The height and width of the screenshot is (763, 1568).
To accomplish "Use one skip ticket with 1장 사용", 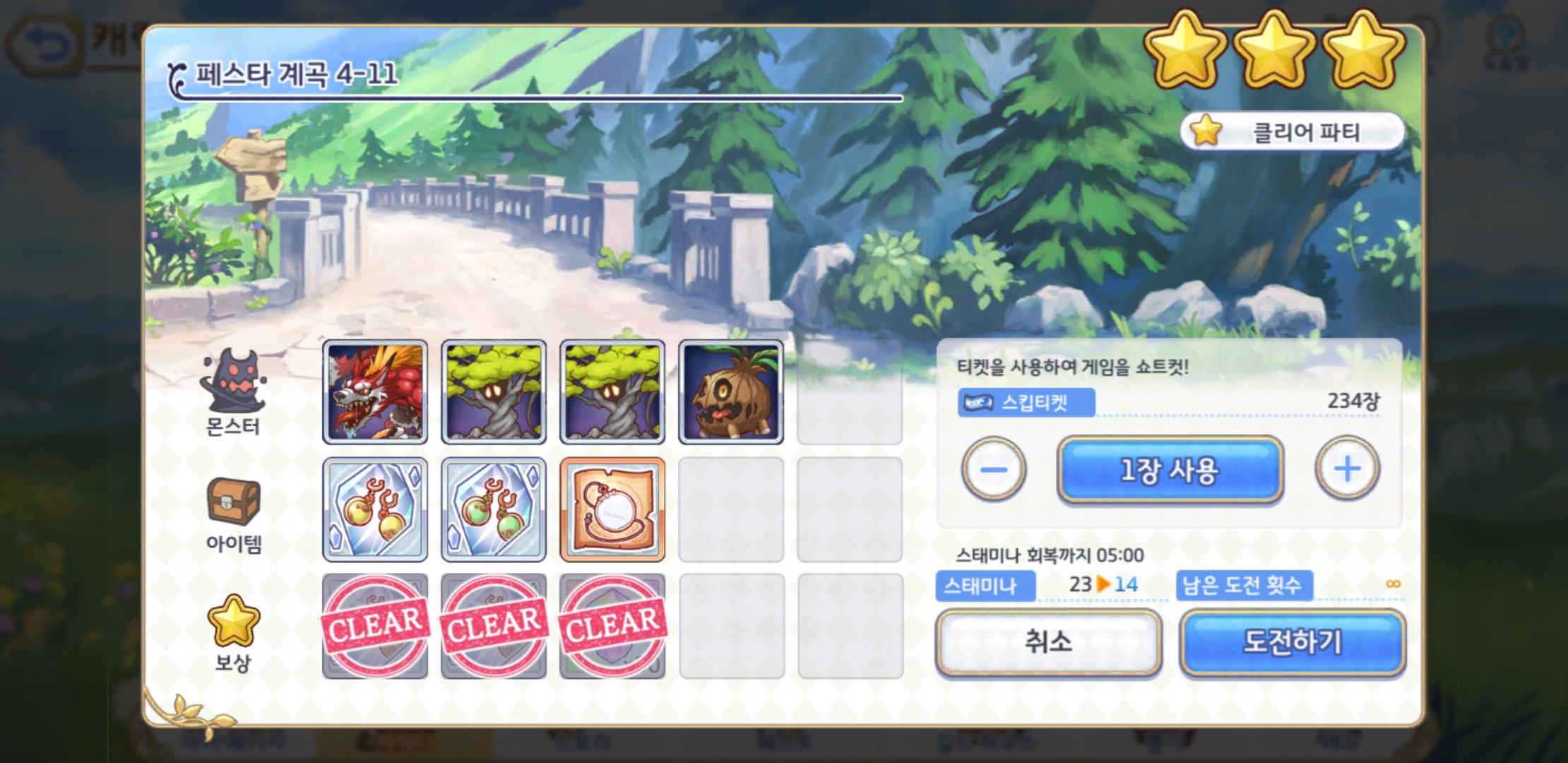I will [x=1169, y=470].
